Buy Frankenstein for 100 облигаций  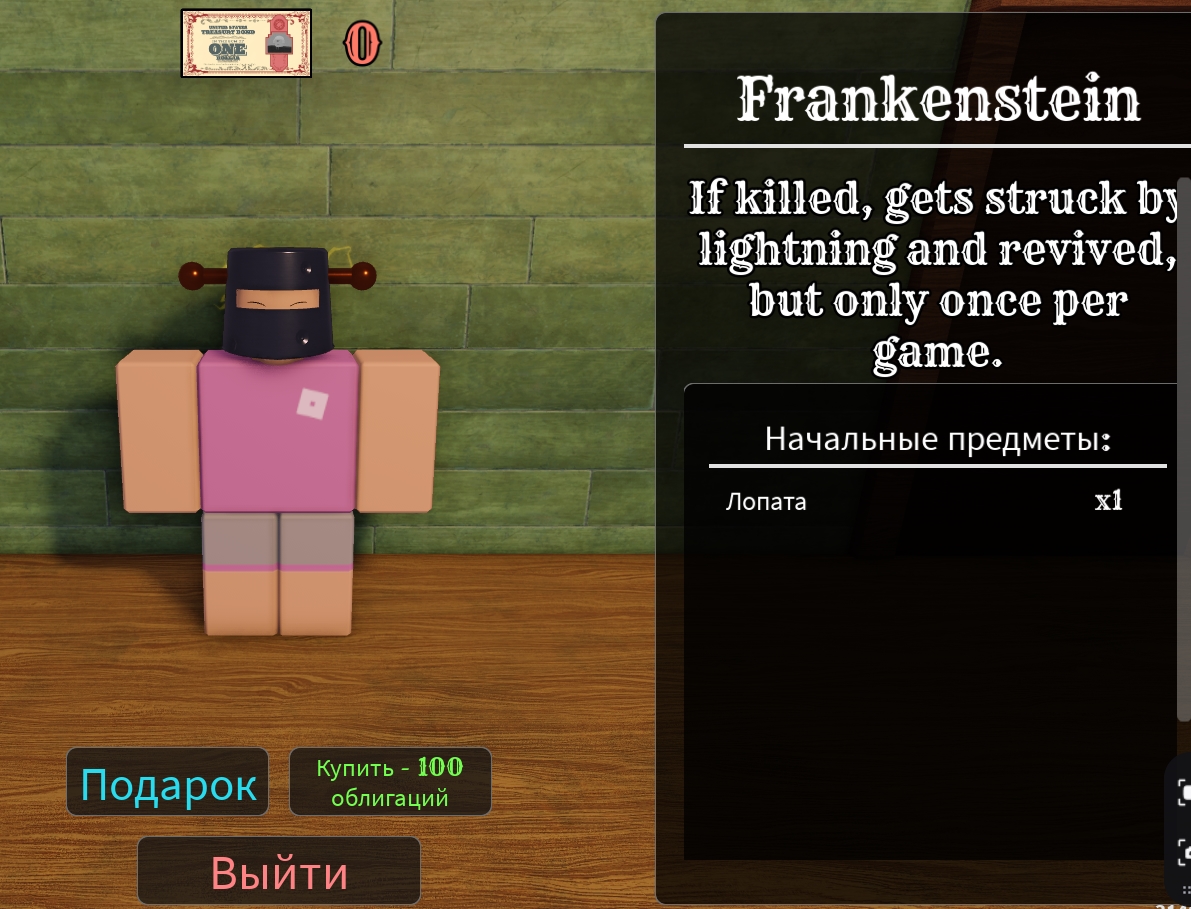point(390,782)
